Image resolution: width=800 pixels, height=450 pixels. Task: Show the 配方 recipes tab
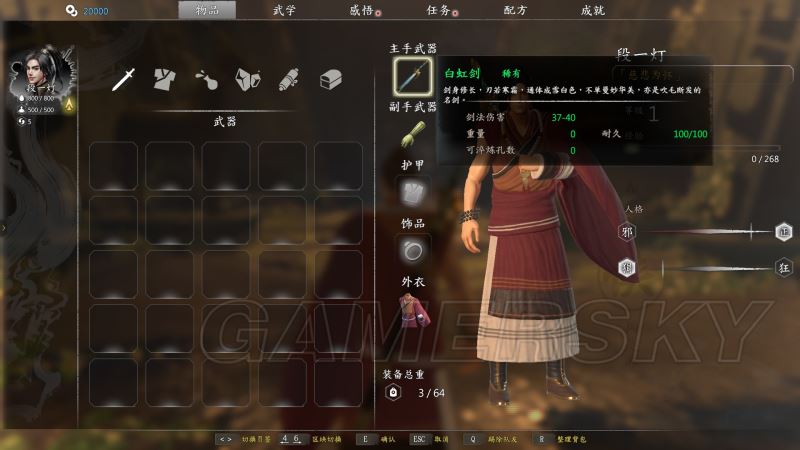pyautogui.click(x=516, y=10)
